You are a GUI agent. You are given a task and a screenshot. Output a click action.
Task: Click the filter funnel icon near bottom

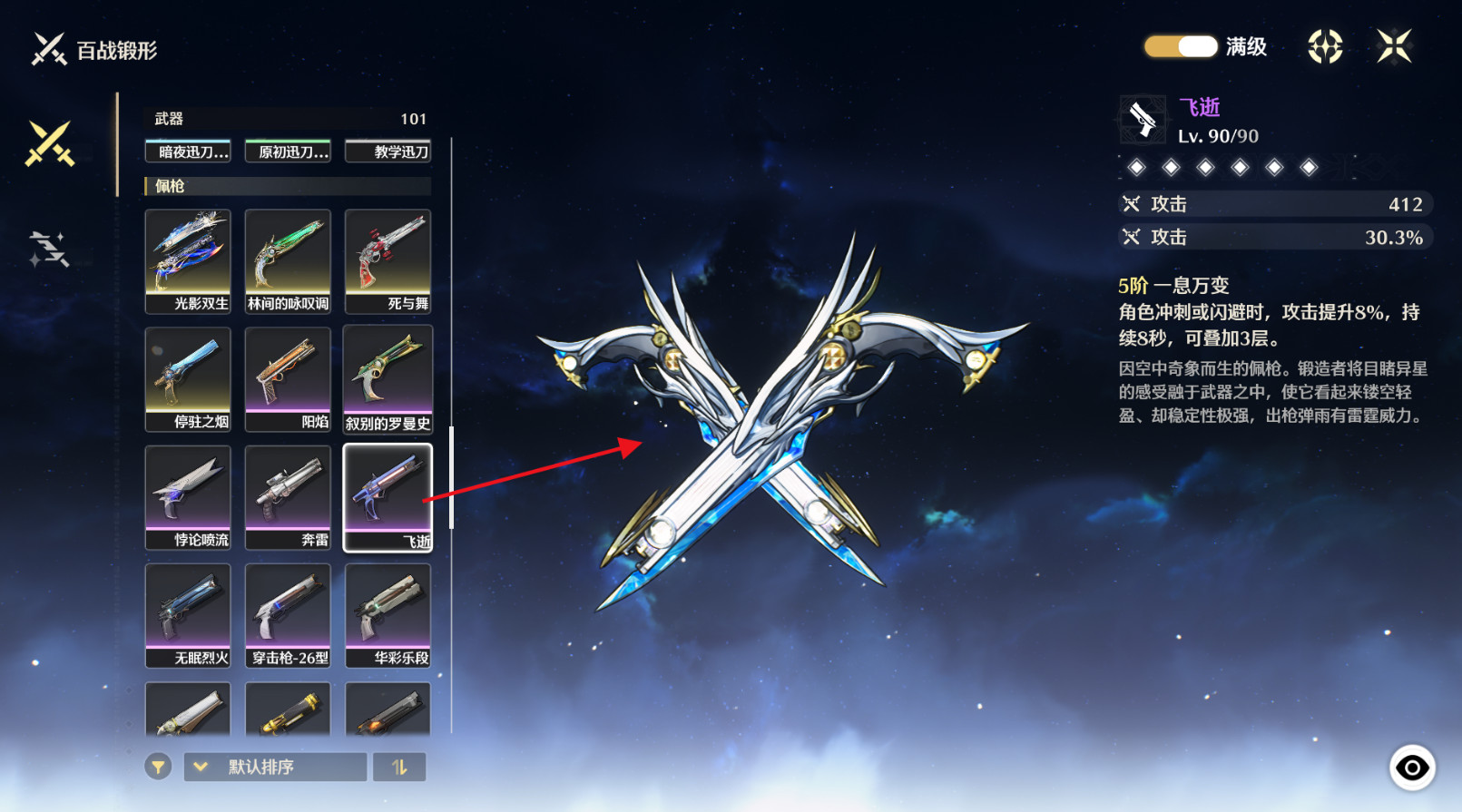[159, 767]
